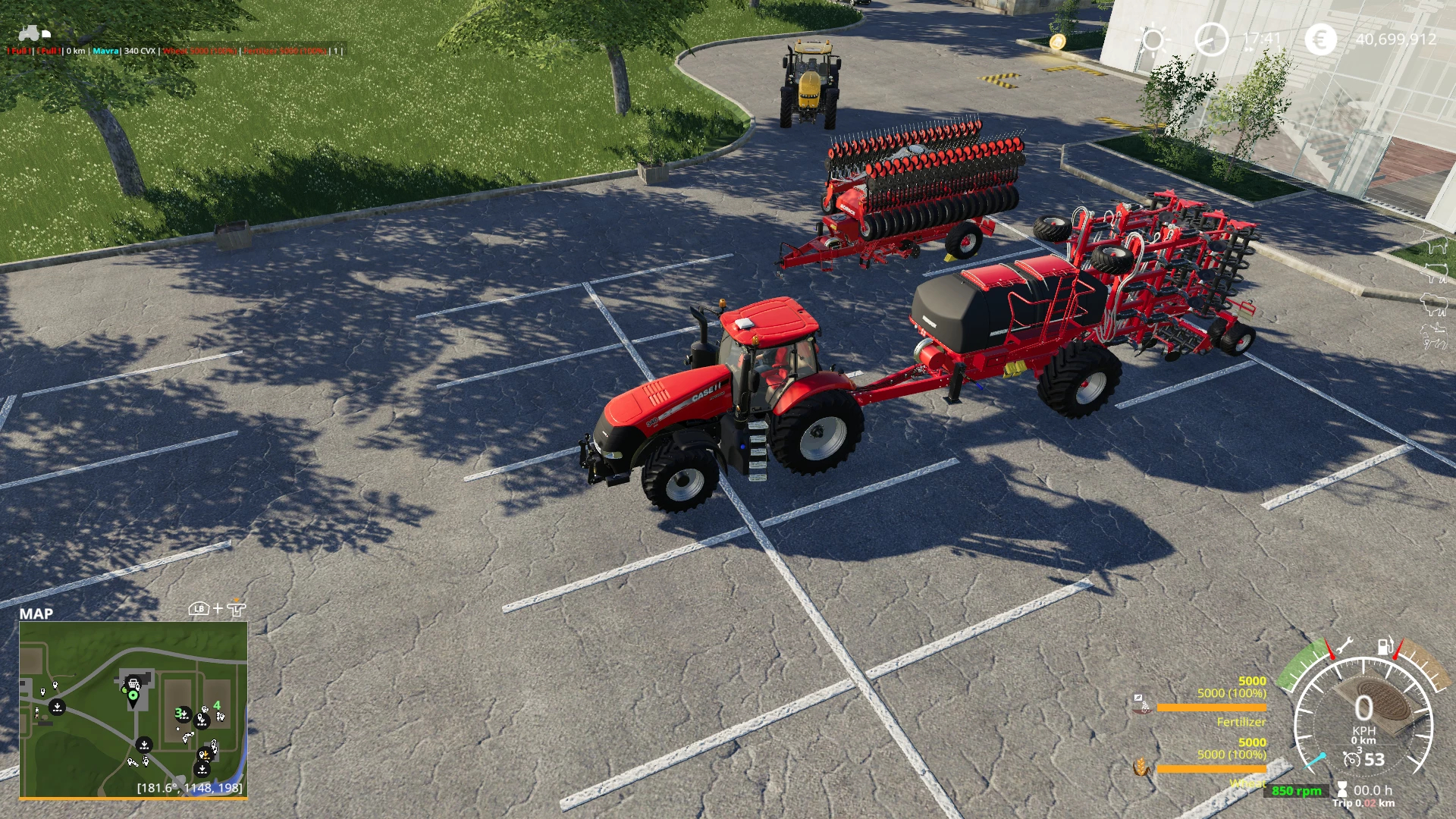Screen dimensions: 1456x819
Task: Select the sheep animal icon
Action: point(1435,304)
